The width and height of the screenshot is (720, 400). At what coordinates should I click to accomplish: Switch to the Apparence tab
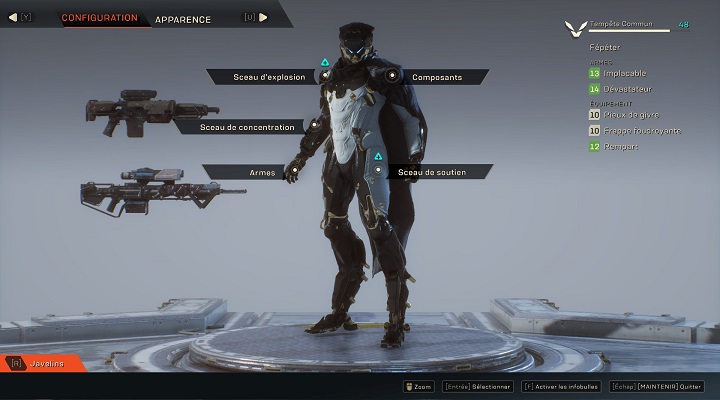(183, 19)
